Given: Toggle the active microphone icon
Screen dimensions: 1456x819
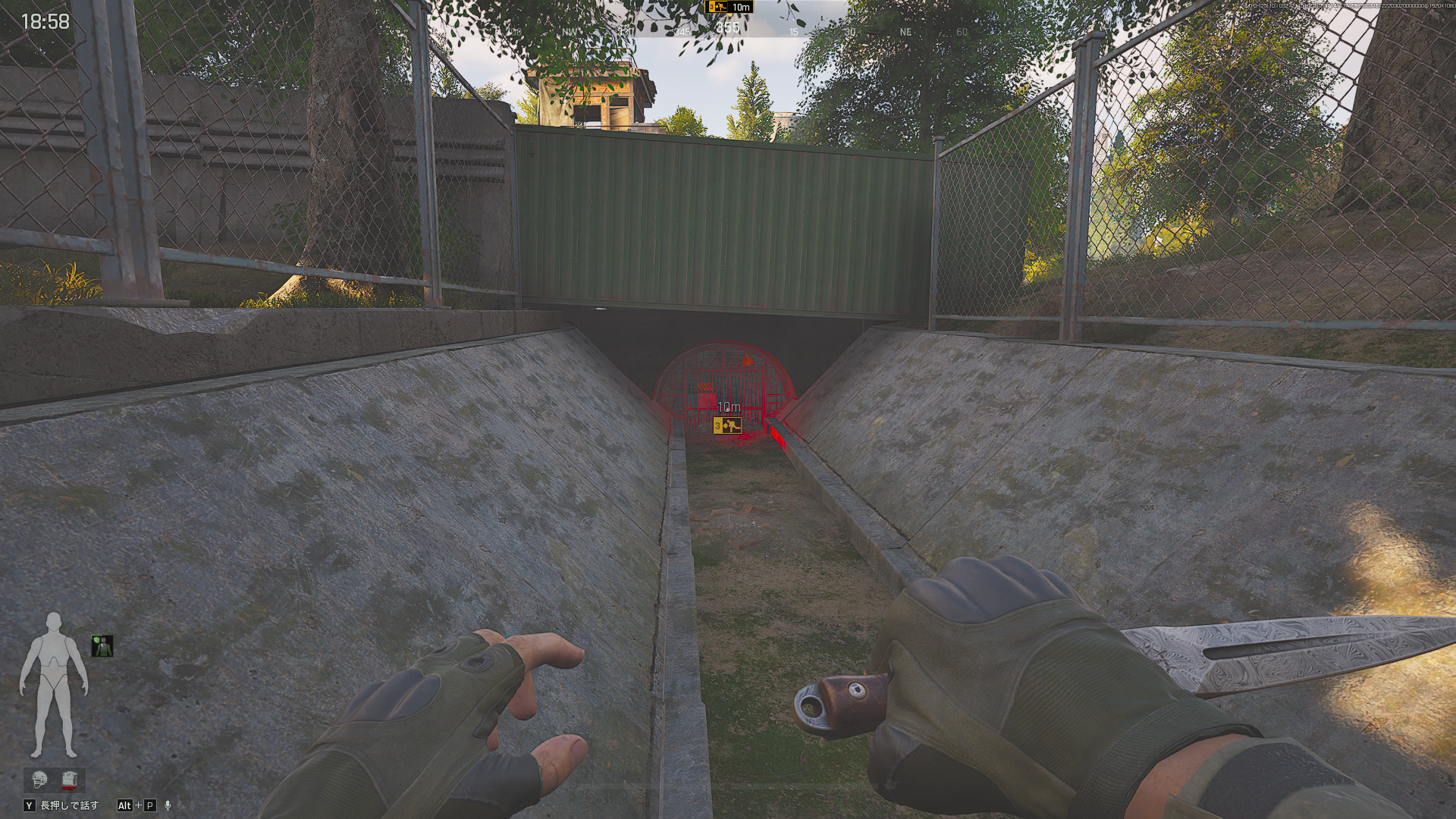Looking at the screenshot, I should click(168, 805).
